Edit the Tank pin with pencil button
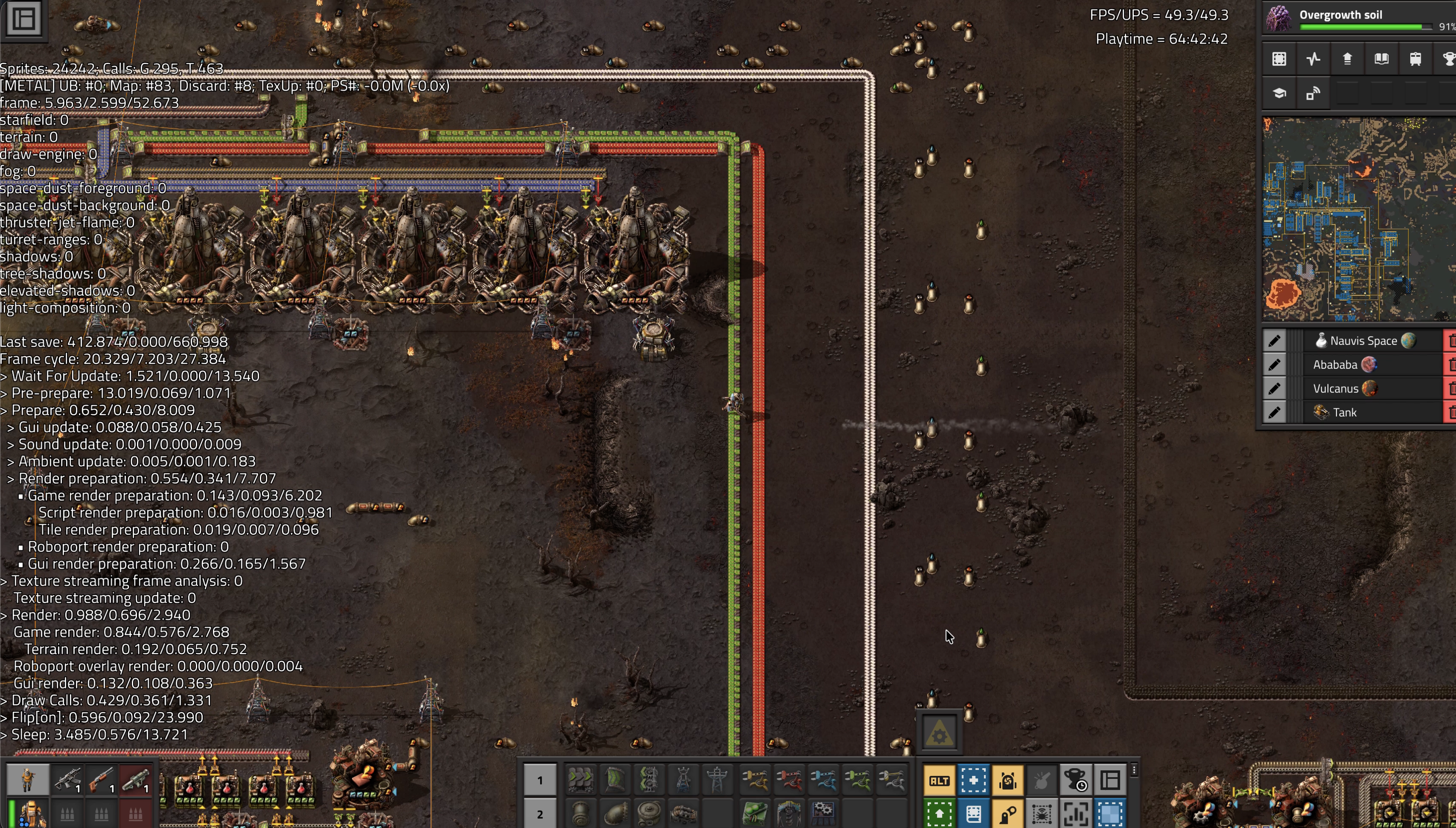The image size is (1456, 828). point(1275,413)
